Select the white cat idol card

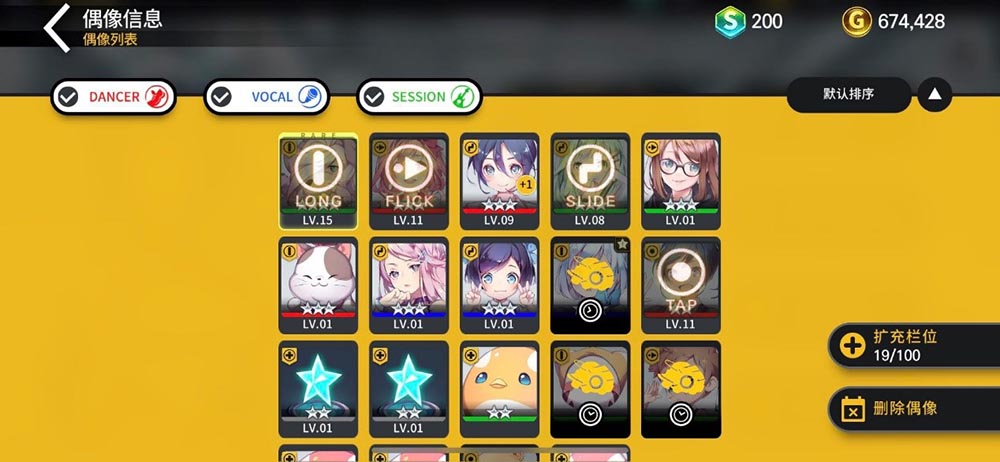(x=318, y=285)
